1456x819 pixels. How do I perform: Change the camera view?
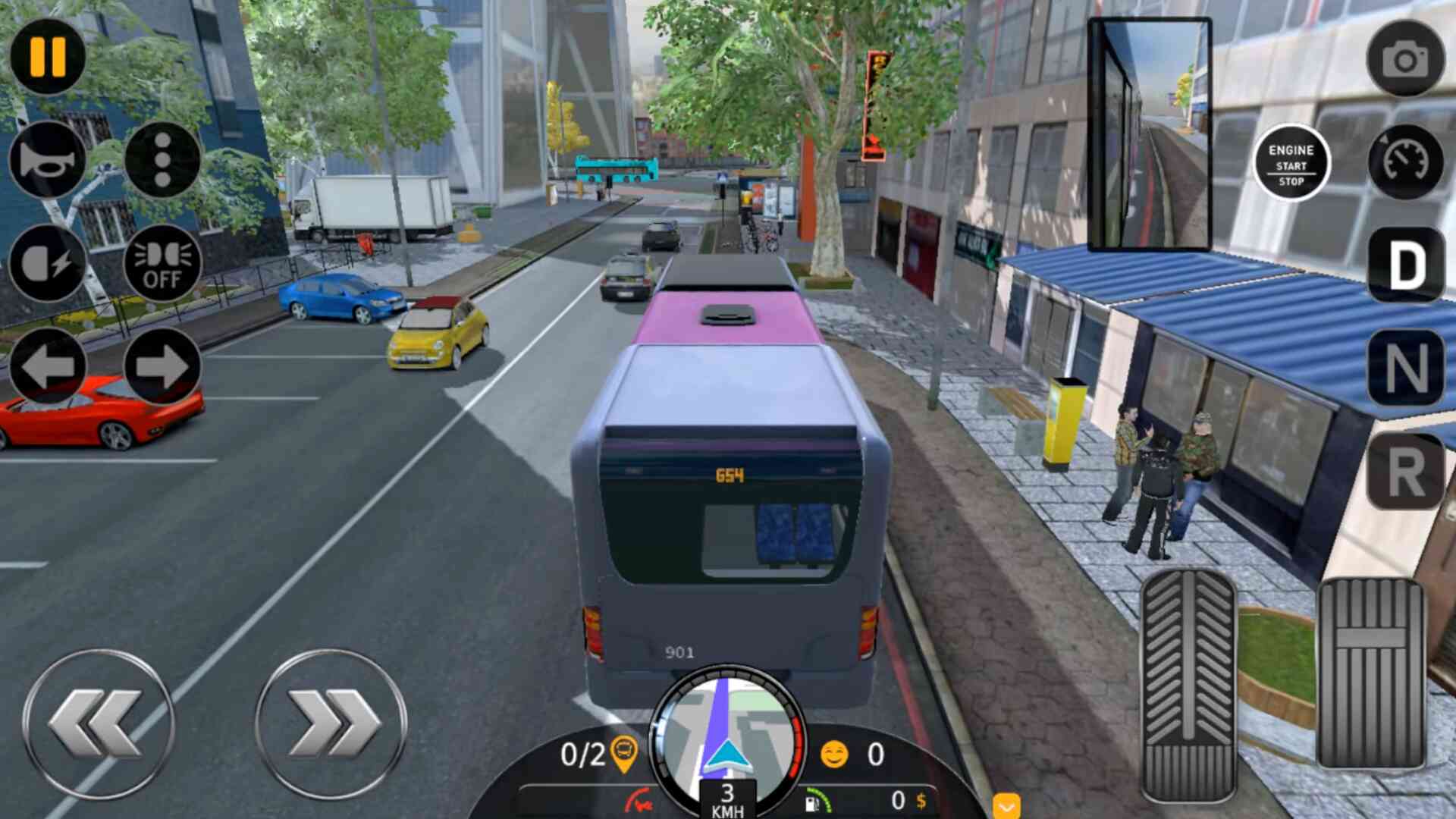click(1405, 59)
